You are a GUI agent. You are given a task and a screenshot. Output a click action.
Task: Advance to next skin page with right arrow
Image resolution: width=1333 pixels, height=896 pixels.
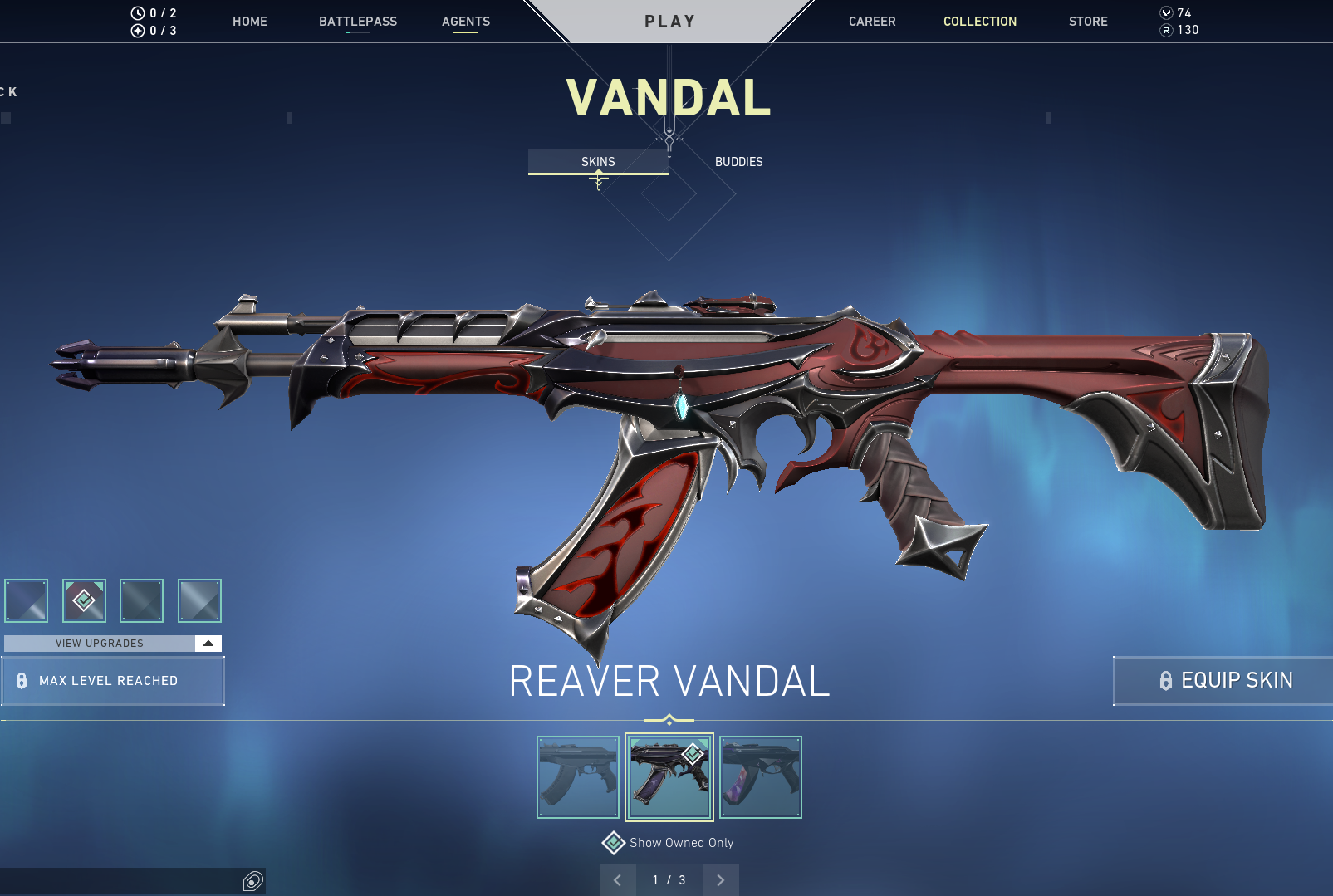[720, 879]
